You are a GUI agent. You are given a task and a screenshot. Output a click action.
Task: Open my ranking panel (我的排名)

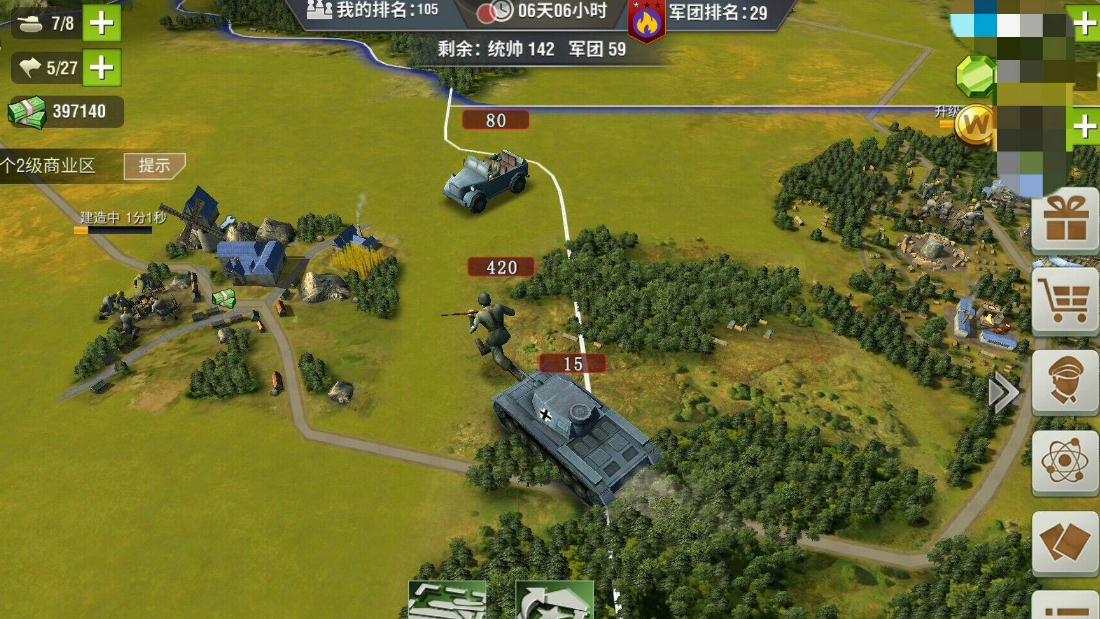pos(374,11)
